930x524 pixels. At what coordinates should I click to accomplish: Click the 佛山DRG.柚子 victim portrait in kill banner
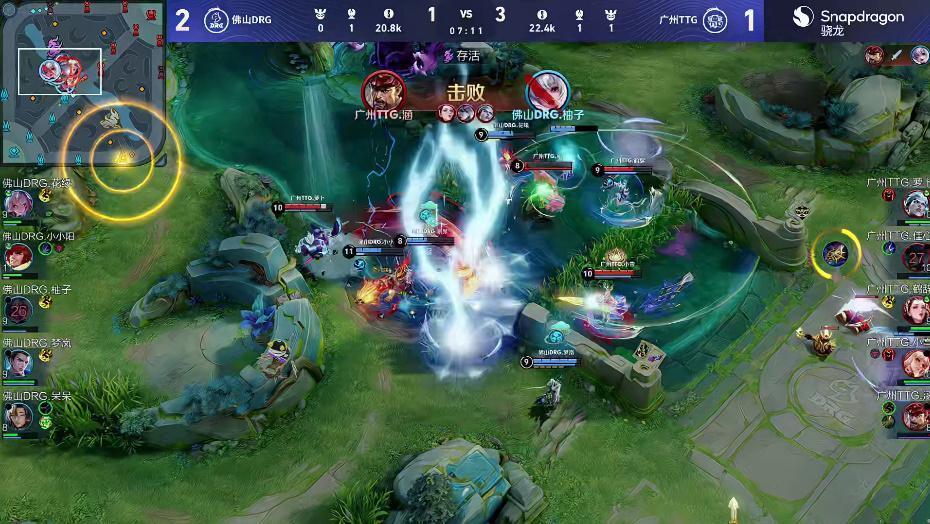click(547, 91)
